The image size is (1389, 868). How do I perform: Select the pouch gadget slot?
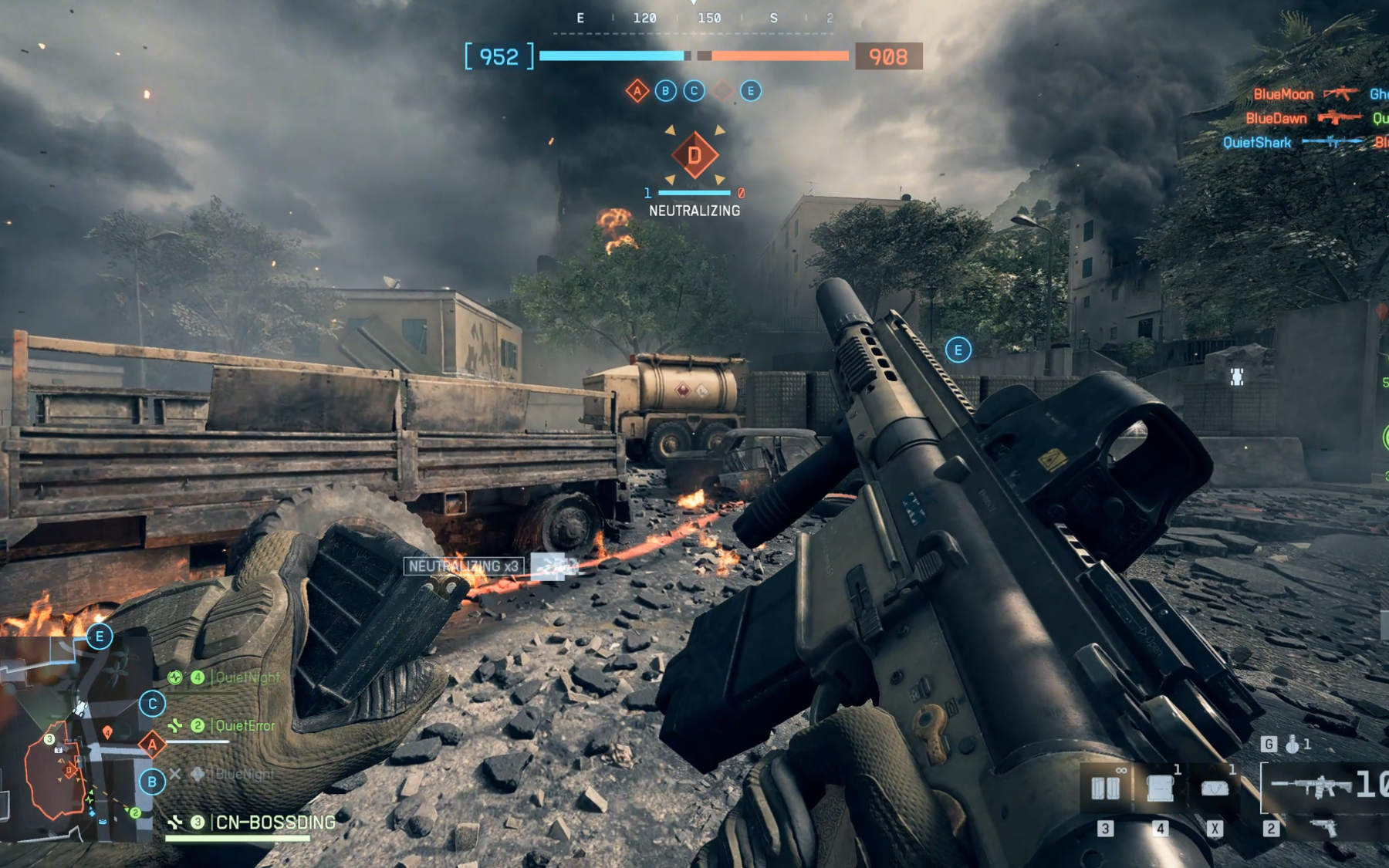pos(1215,788)
